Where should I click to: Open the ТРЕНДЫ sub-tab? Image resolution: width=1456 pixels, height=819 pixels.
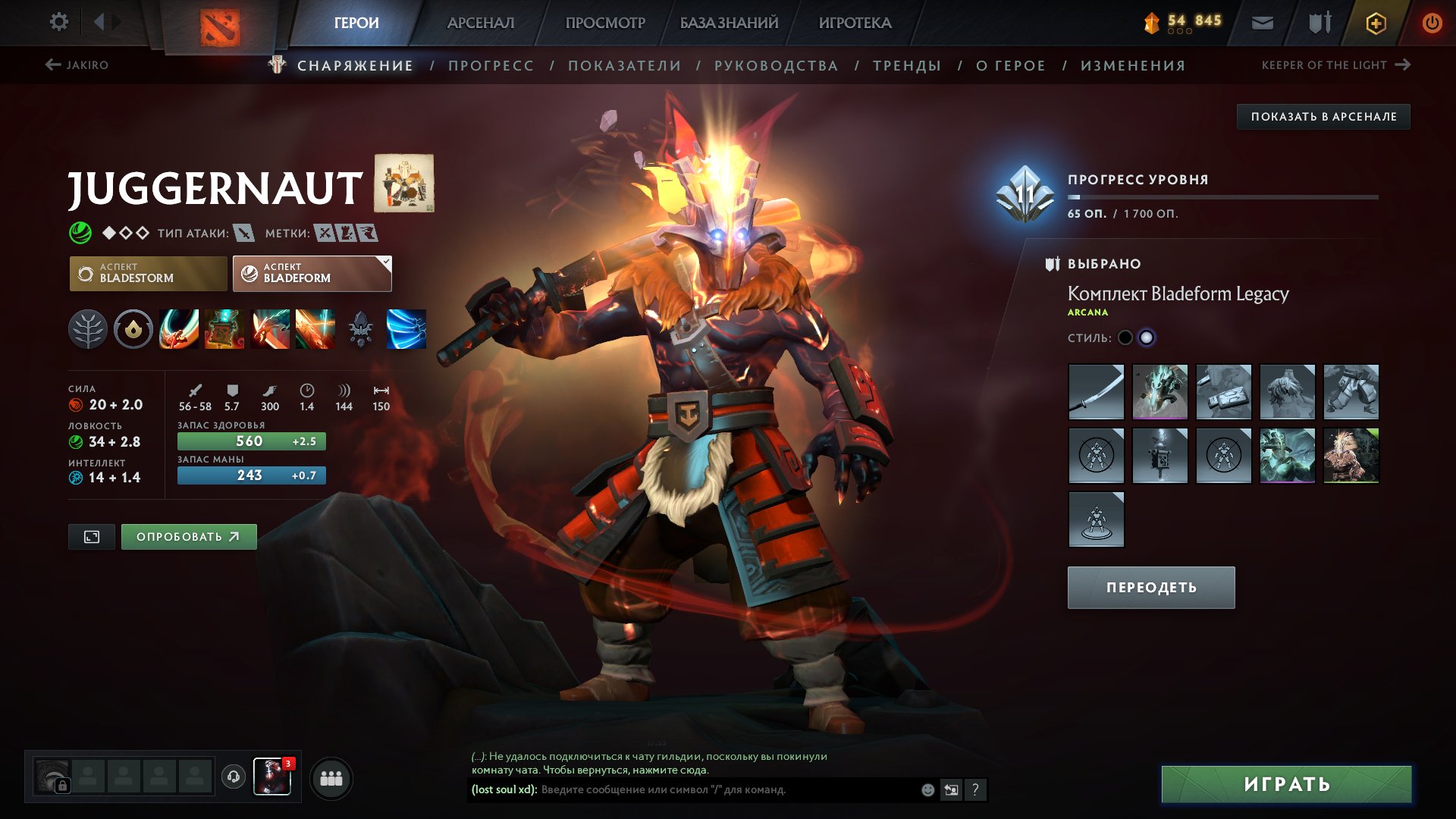[x=907, y=65]
